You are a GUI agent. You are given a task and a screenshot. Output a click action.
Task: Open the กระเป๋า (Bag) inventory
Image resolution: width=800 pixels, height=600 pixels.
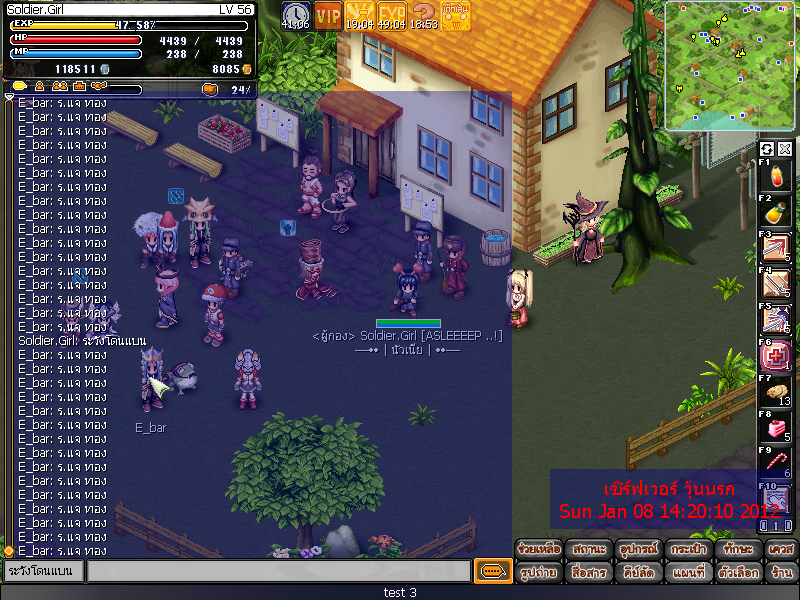(687, 549)
